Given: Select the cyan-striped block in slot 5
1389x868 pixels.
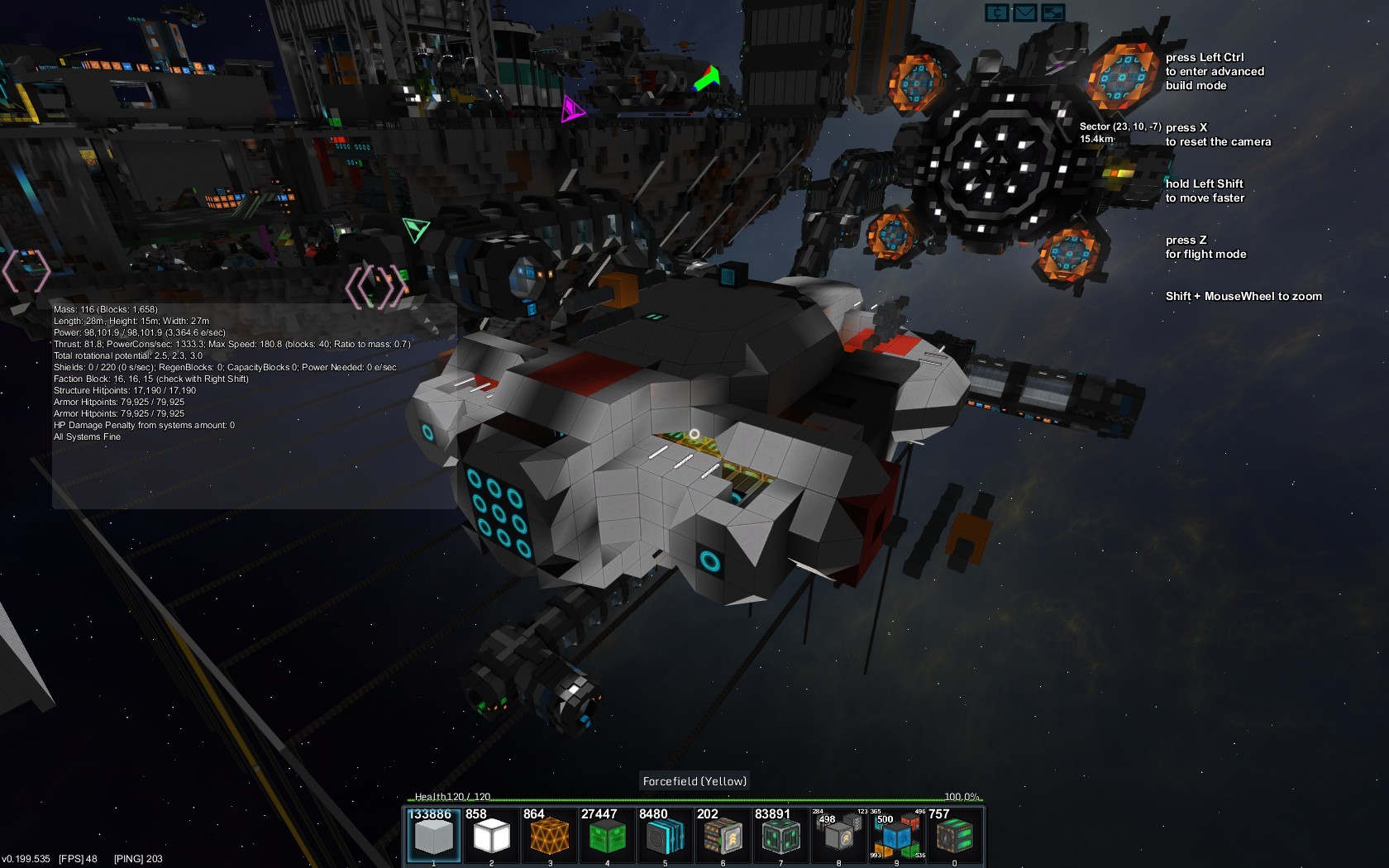Looking at the screenshot, I should (x=665, y=836).
